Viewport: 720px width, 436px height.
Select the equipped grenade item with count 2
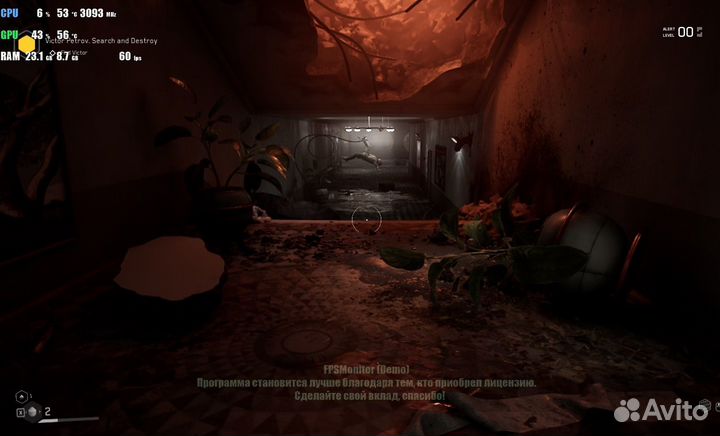[x=34, y=411]
